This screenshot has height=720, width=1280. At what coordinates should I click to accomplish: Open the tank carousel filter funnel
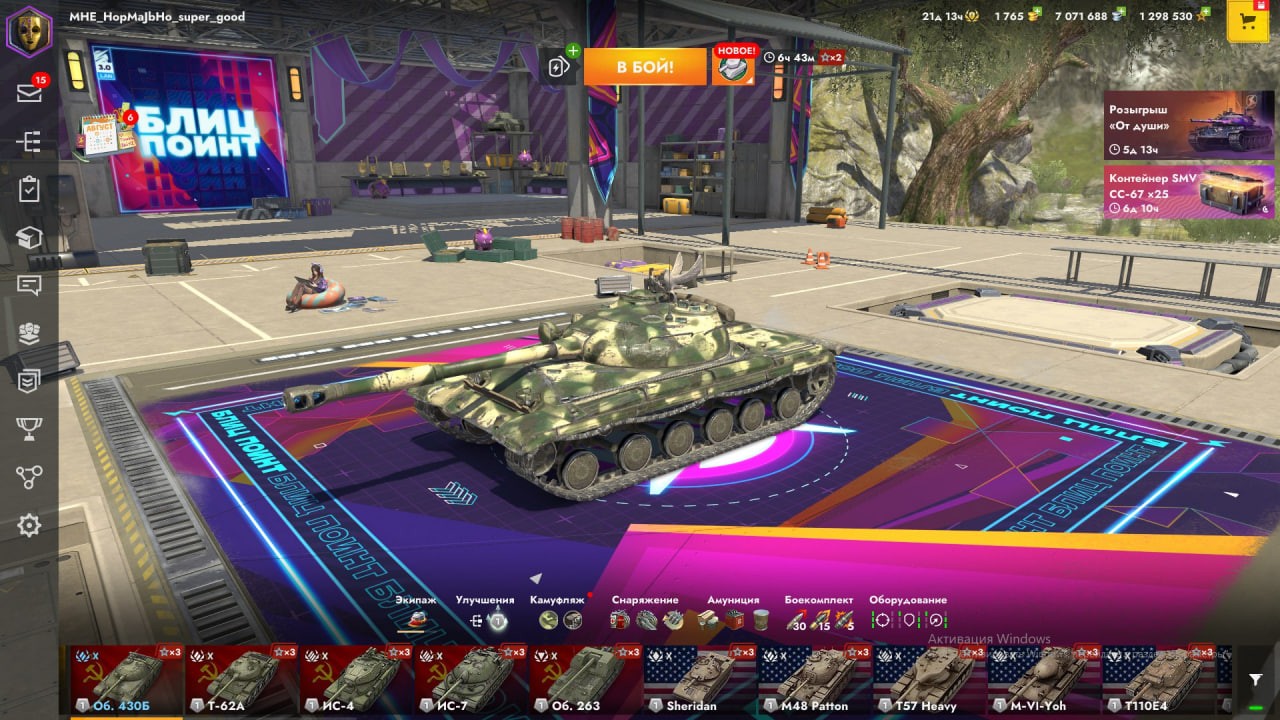coord(1255,679)
